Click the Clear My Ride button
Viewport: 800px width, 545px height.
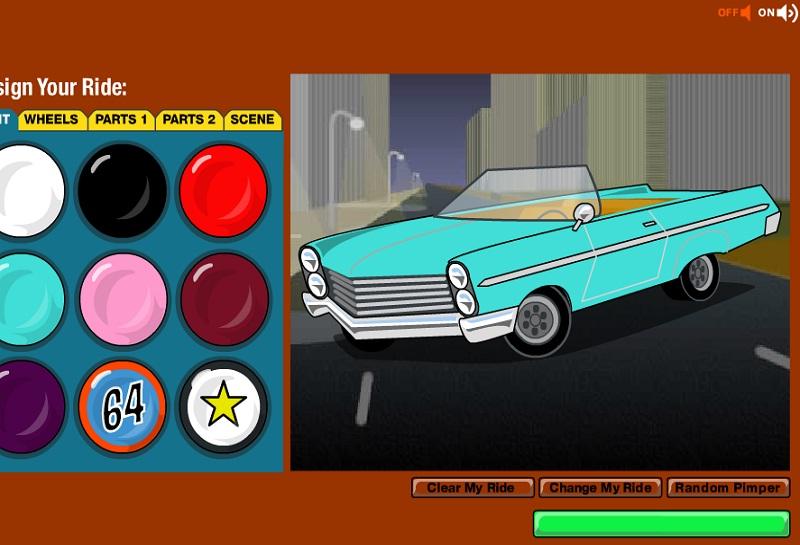click(472, 488)
